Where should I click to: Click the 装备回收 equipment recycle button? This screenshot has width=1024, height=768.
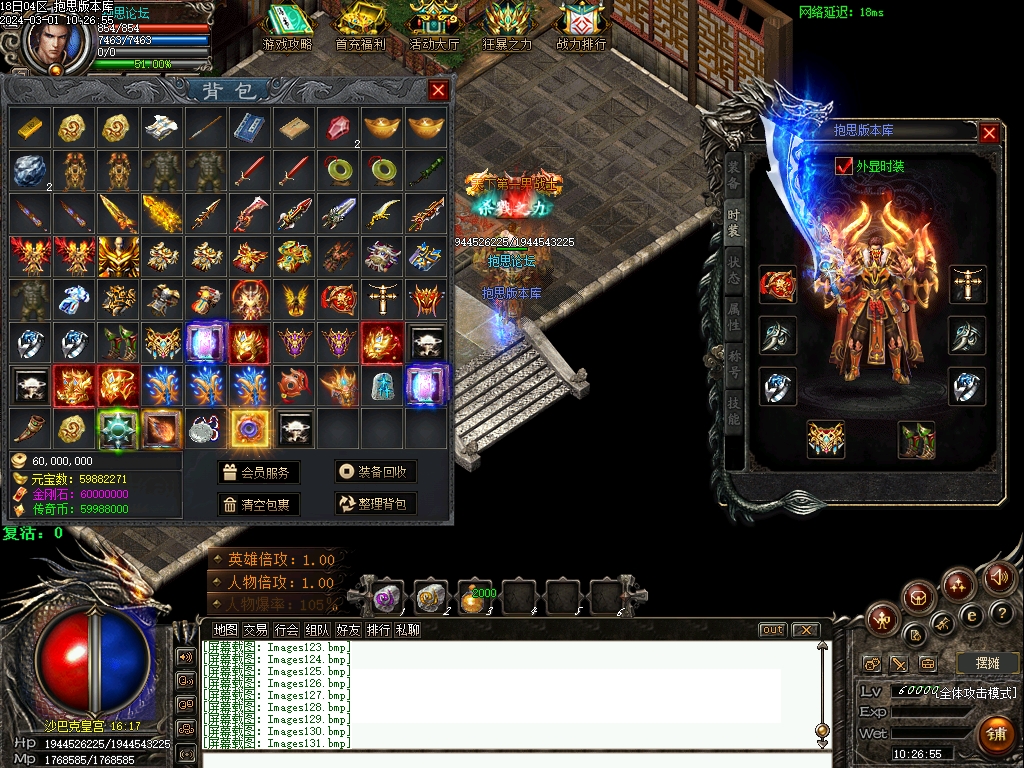pos(375,473)
